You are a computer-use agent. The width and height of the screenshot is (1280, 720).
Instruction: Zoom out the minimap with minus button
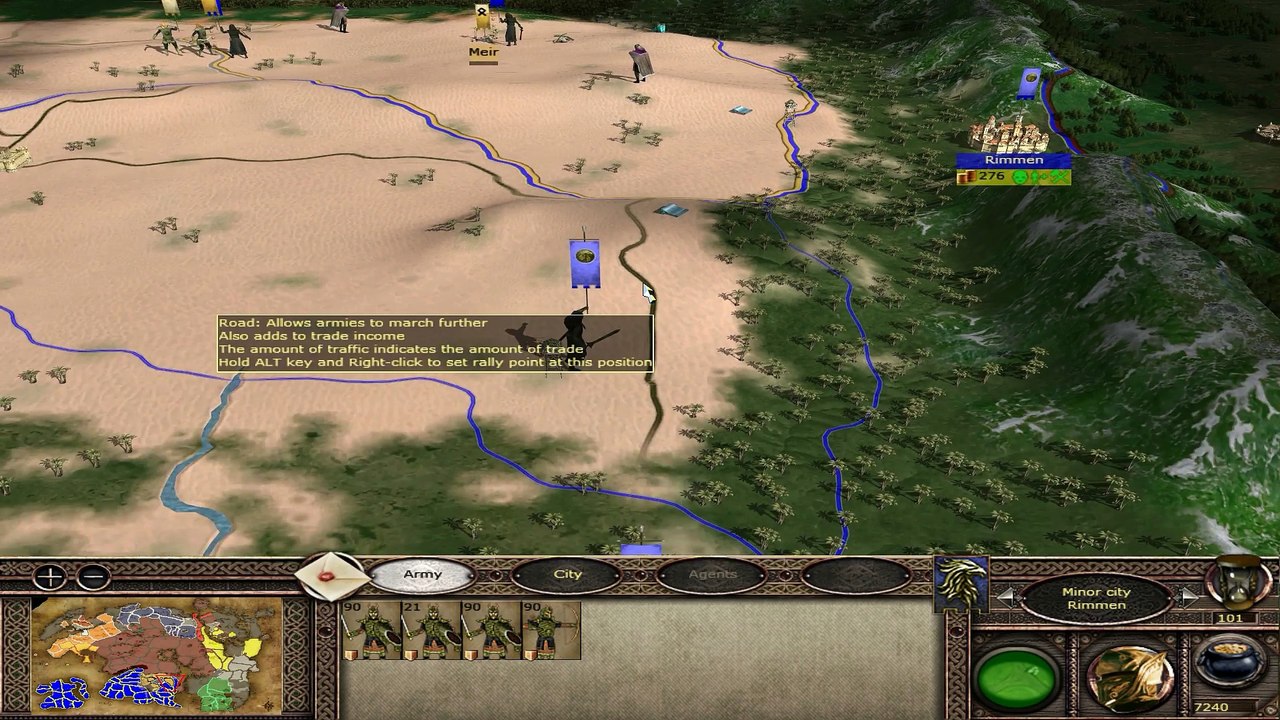coord(93,577)
